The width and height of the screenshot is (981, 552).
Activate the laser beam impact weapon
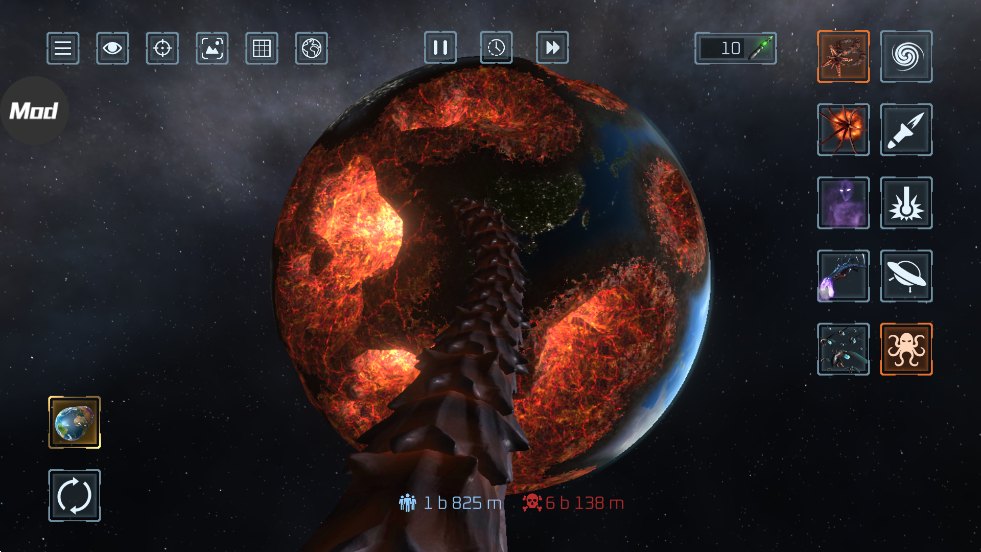[906, 203]
